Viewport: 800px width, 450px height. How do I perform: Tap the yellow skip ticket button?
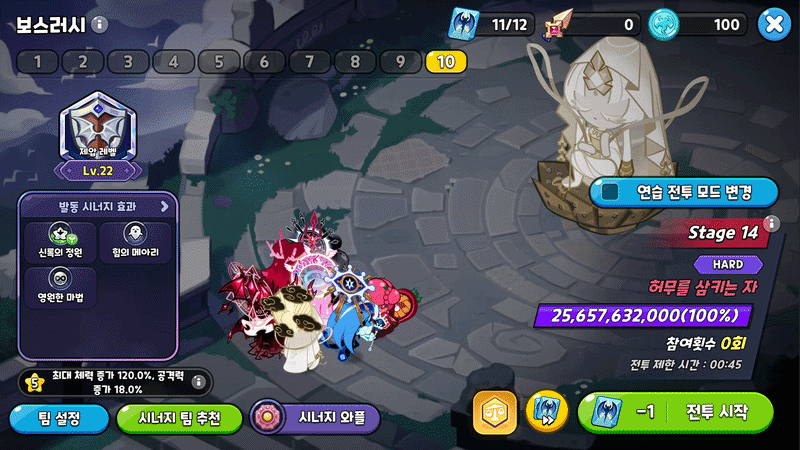point(546,412)
